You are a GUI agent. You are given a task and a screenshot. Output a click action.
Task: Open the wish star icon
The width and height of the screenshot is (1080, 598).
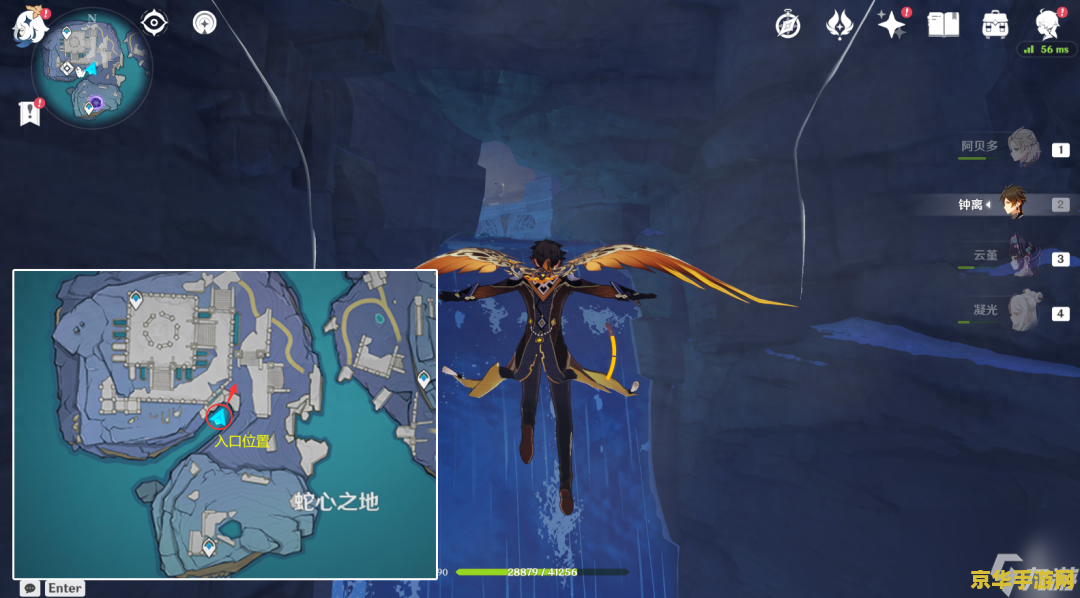click(890, 25)
